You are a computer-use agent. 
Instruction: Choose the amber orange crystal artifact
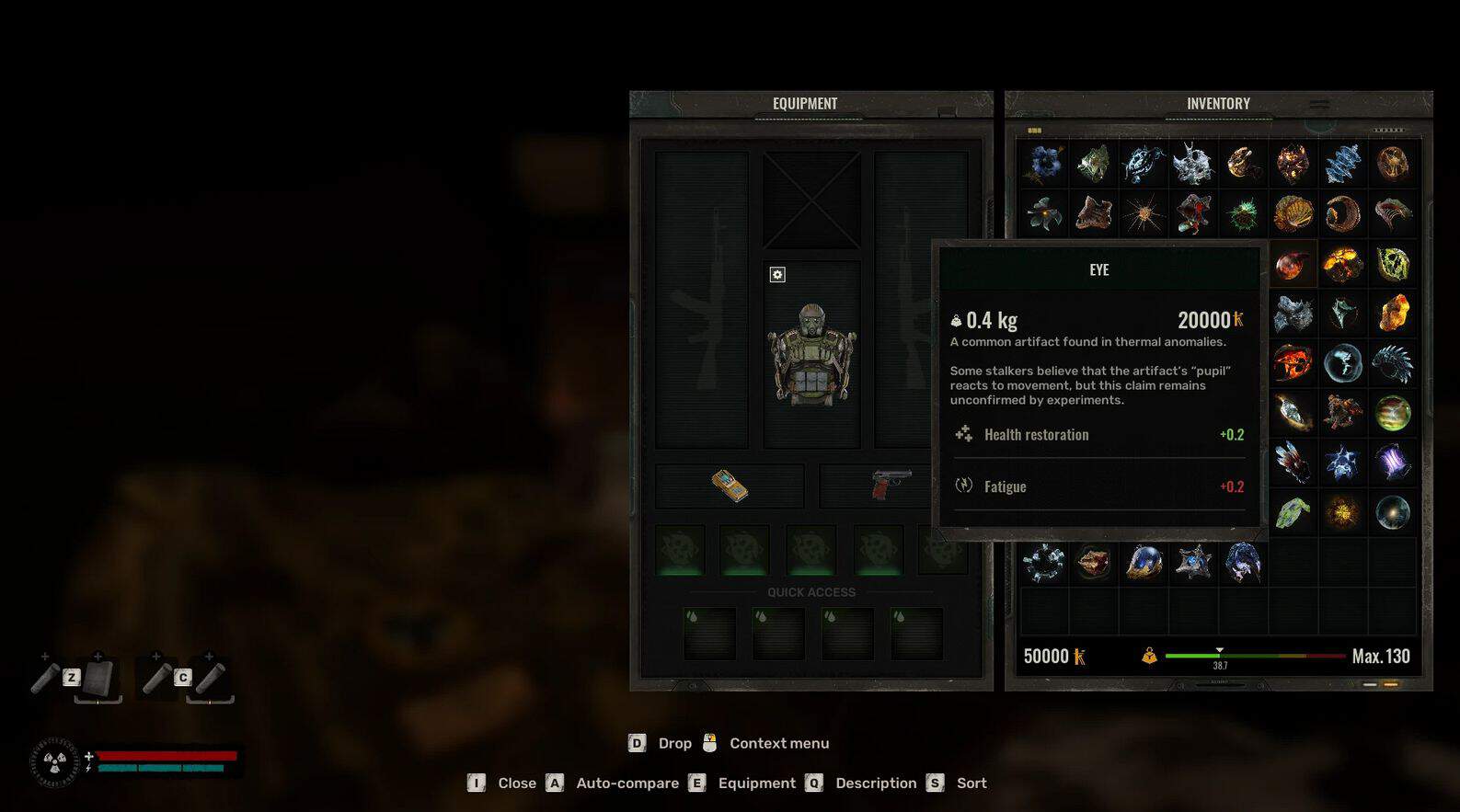pyautogui.click(x=1393, y=314)
